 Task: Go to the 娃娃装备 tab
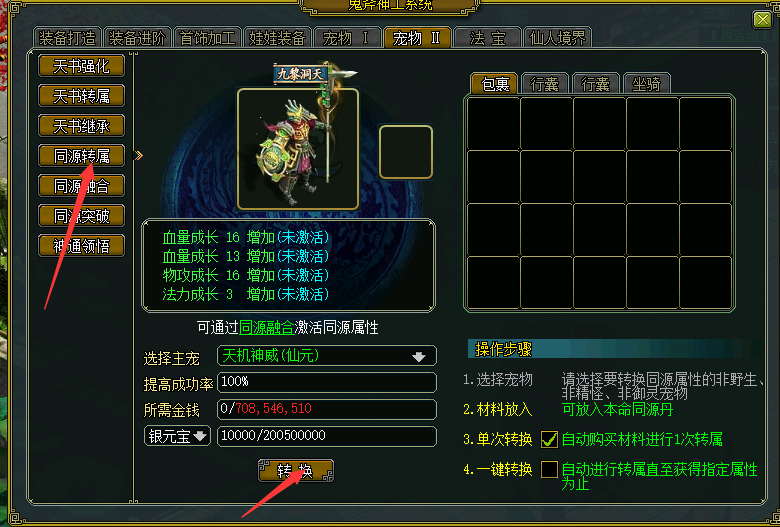pos(277,39)
